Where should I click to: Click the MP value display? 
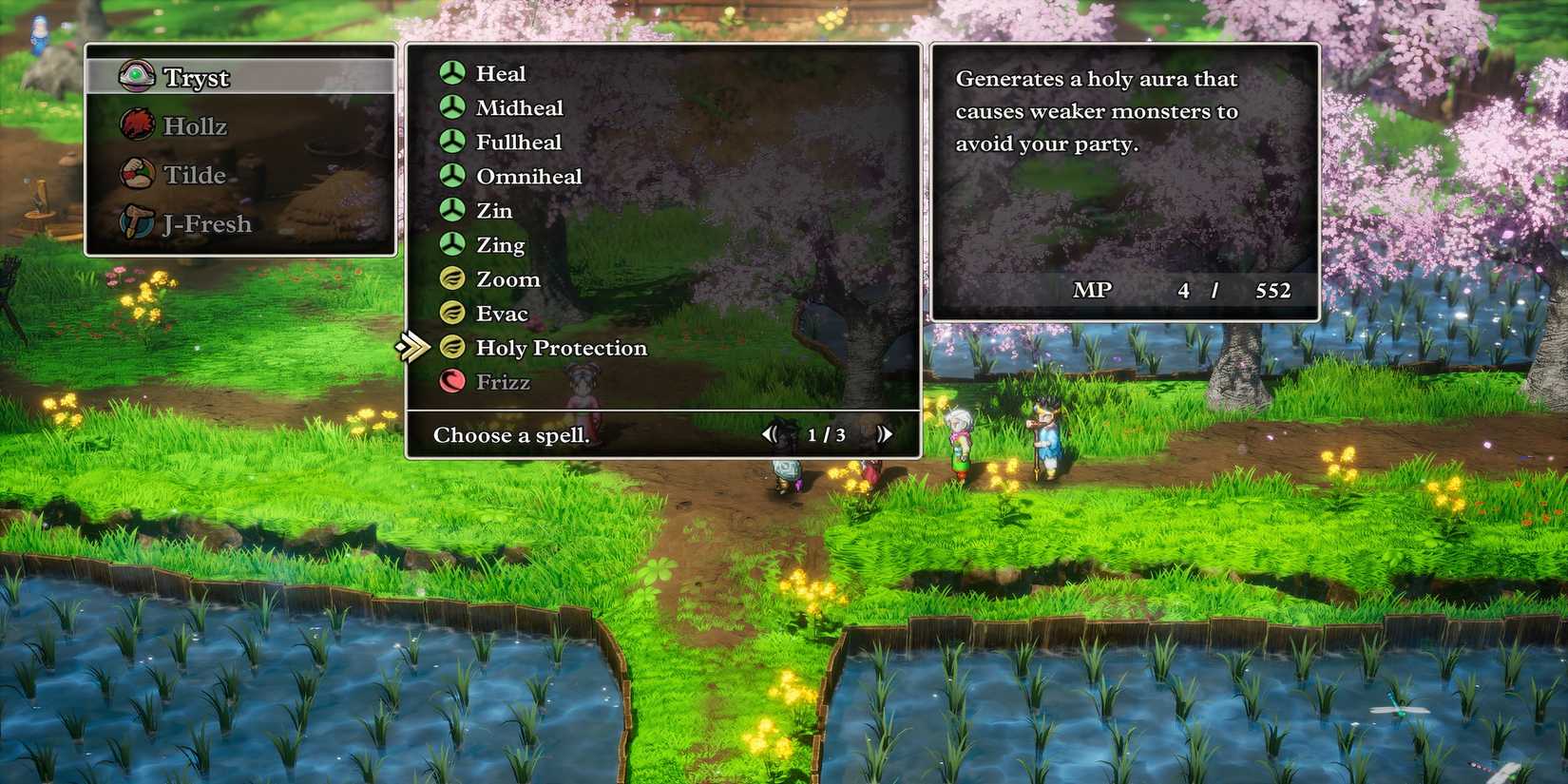tap(1183, 290)
